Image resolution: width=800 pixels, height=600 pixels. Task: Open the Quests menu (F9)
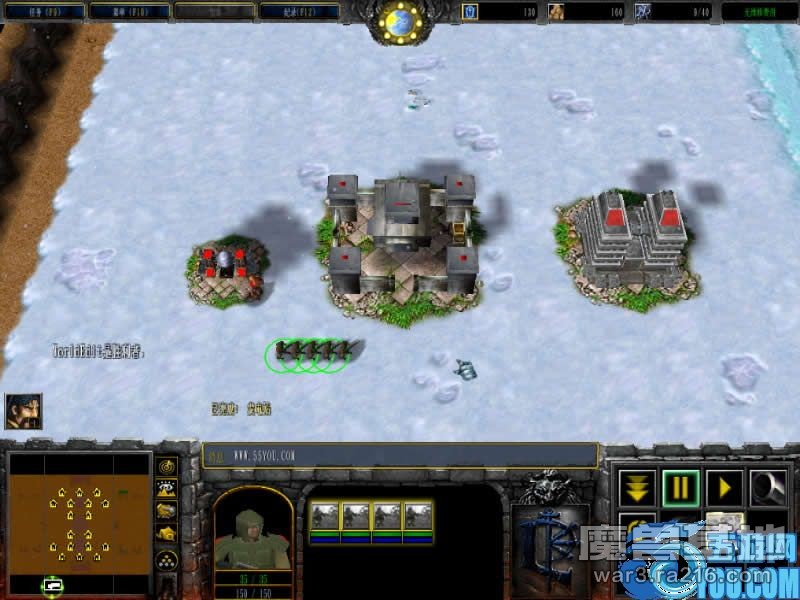tap(43, 12)
